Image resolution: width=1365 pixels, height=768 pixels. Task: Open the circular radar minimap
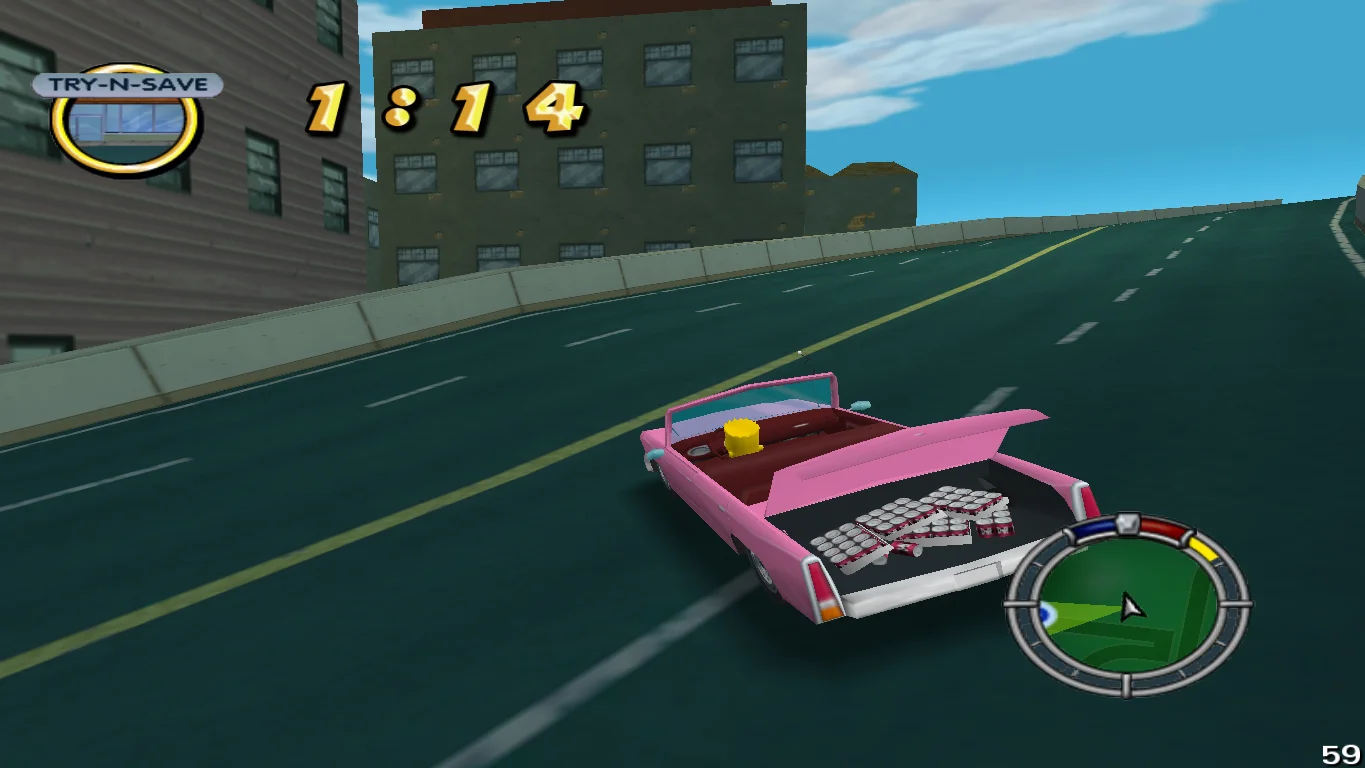point(1128,607)
